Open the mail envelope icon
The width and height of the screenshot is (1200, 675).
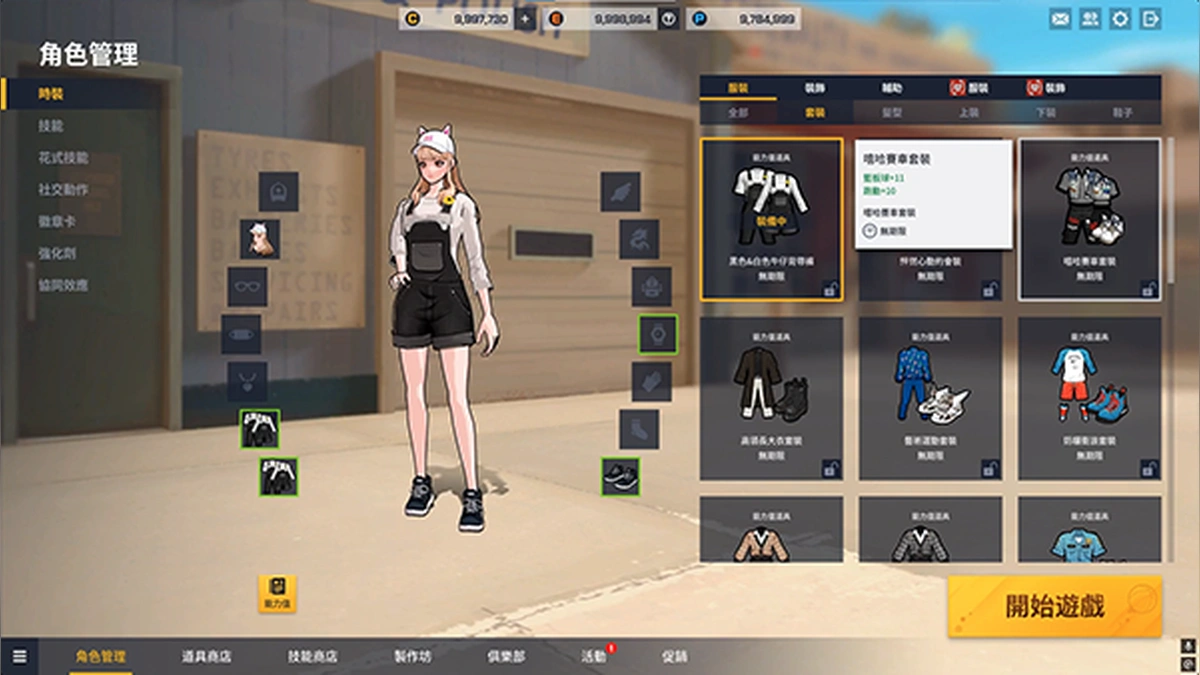[x=1060, y=19]
